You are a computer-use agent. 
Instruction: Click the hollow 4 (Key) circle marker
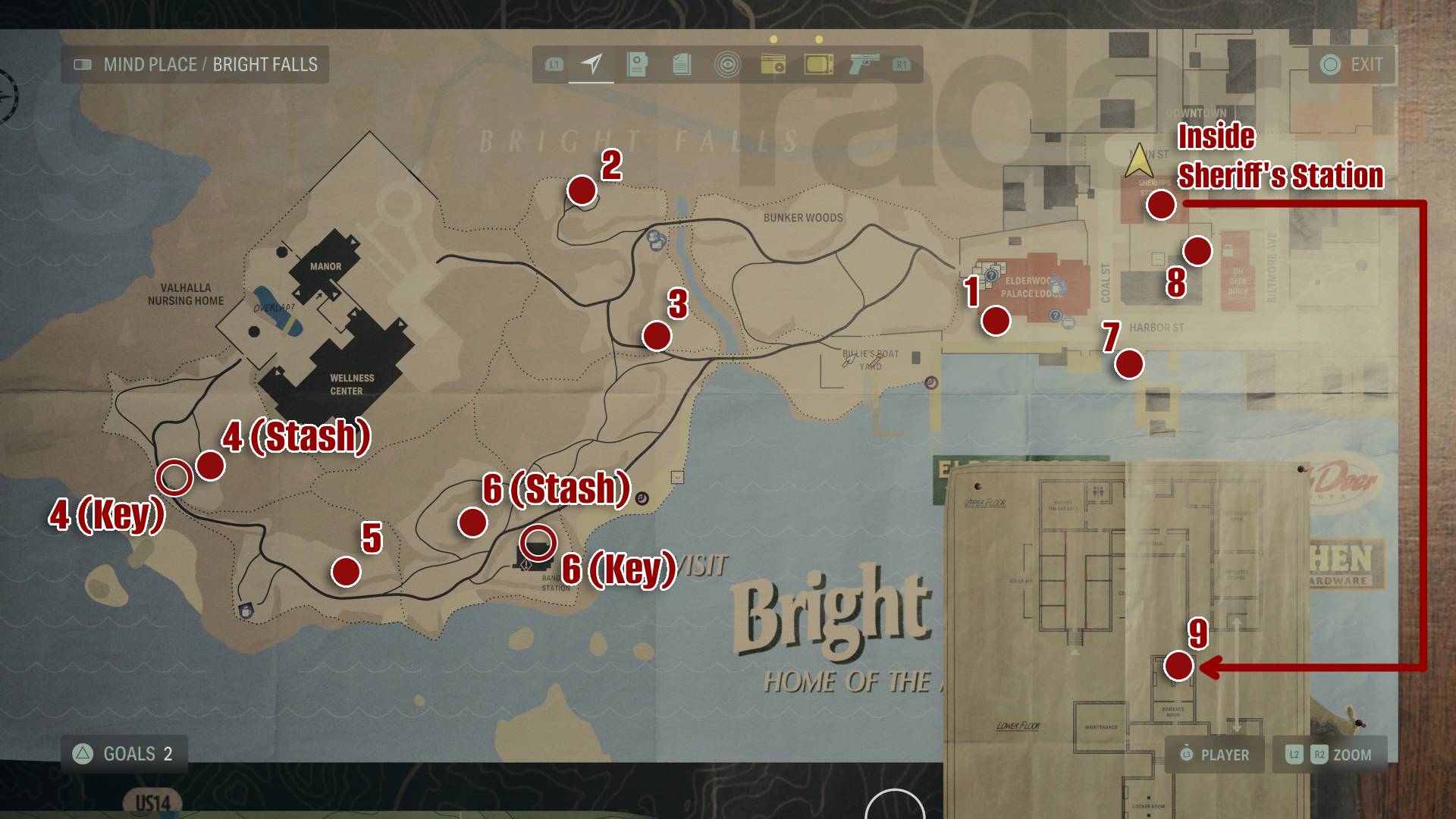174,476
